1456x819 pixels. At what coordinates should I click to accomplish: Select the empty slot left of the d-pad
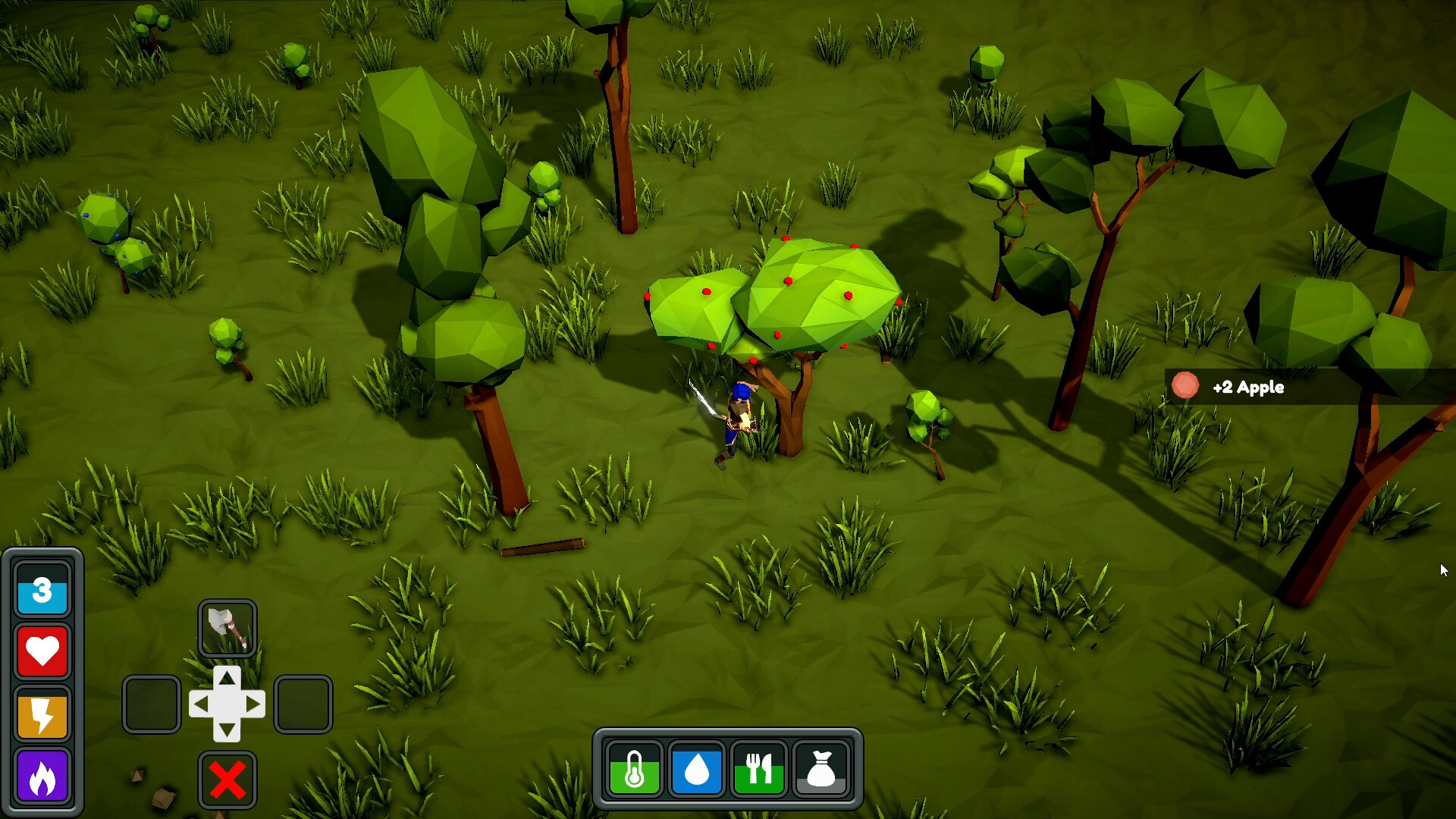pos(151,704)
